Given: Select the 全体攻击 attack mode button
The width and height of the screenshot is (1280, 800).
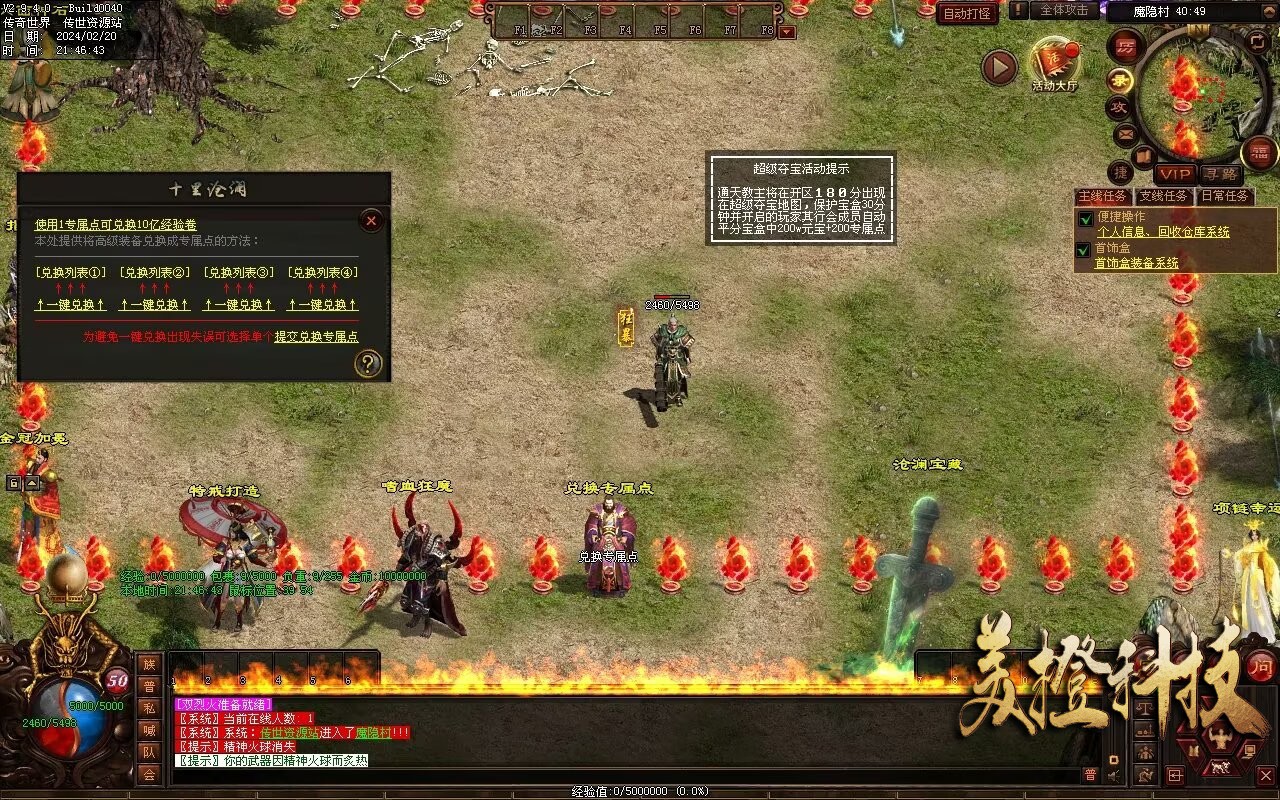Looking at the screenshot, I should coord(1064,10).
